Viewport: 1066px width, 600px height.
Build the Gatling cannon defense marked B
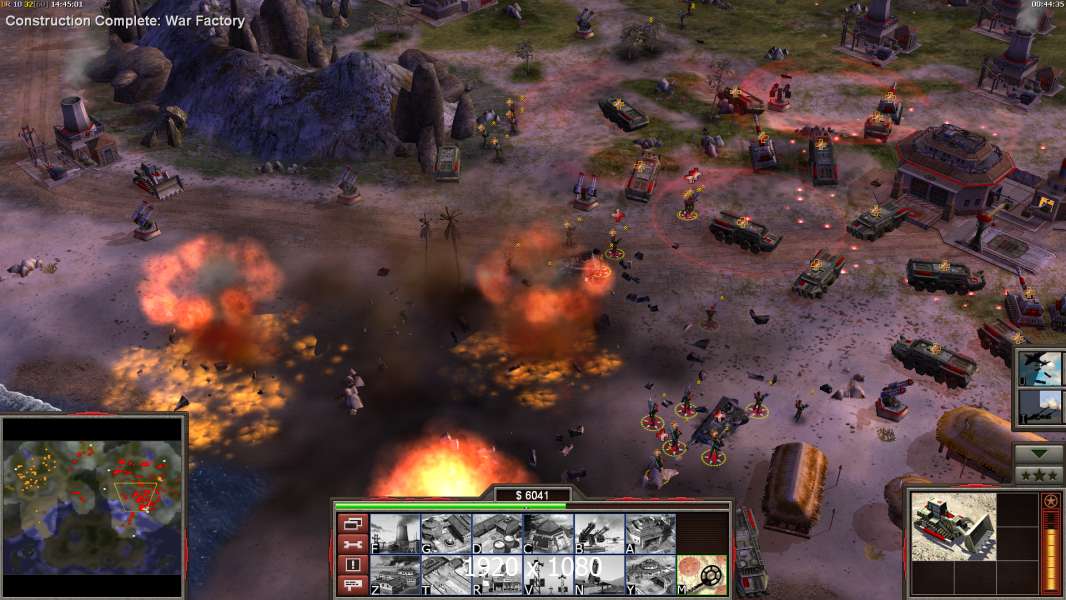point(599,534)
